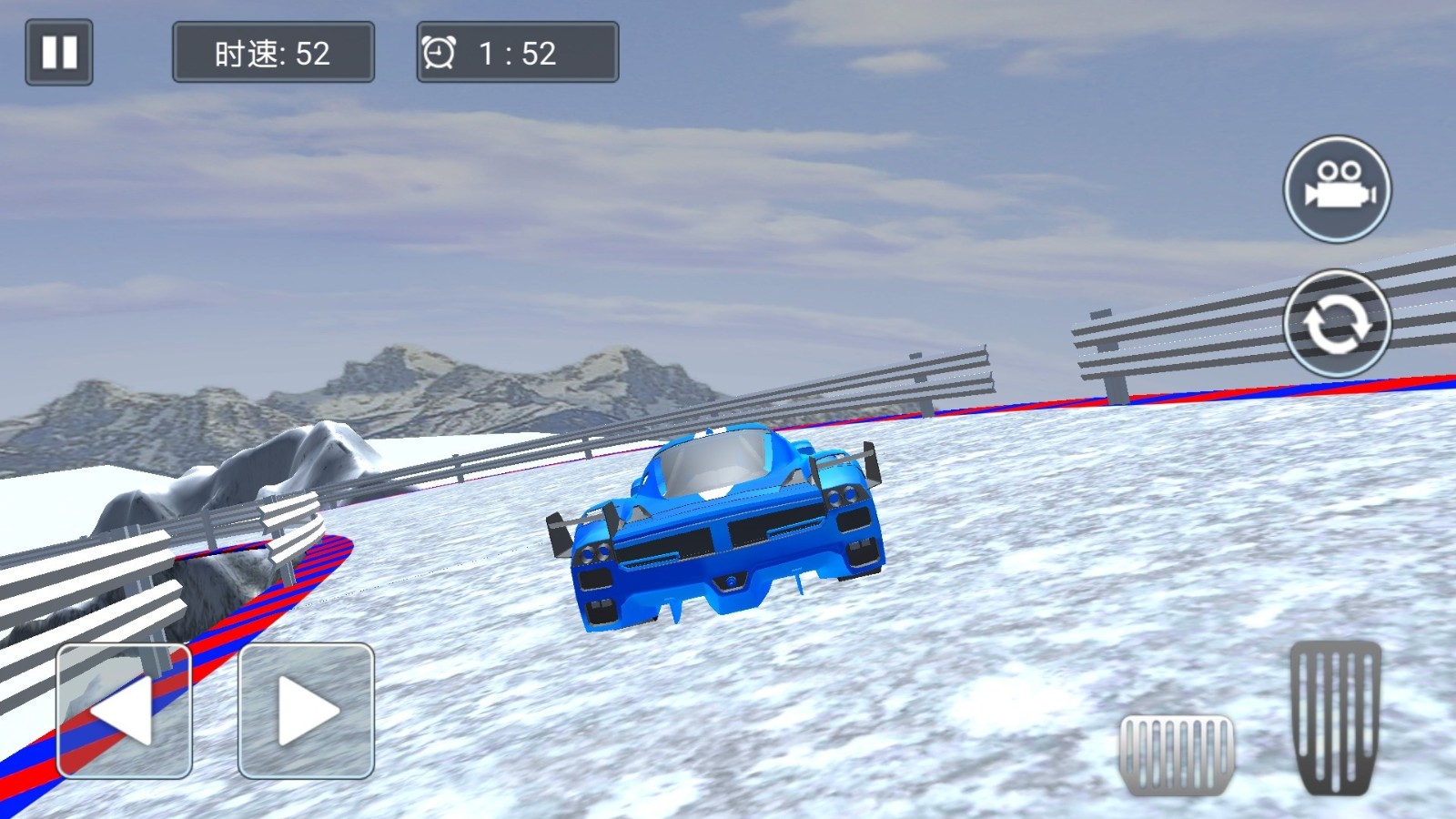Hit the tall accelerator pedal
The height and width of the screenshot is (819, 1456).
click(1335, 717)
